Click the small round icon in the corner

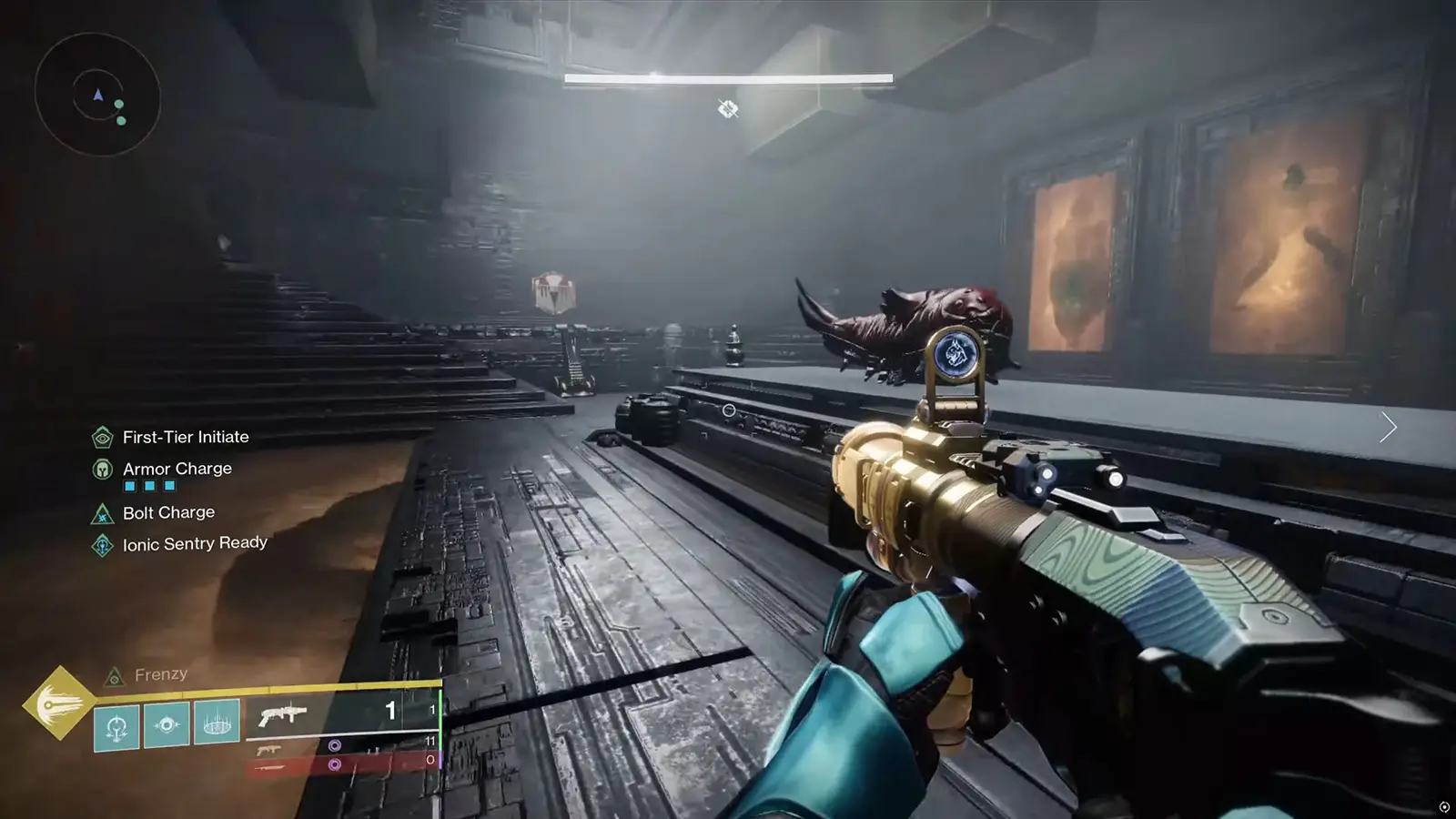point(1444,807)
